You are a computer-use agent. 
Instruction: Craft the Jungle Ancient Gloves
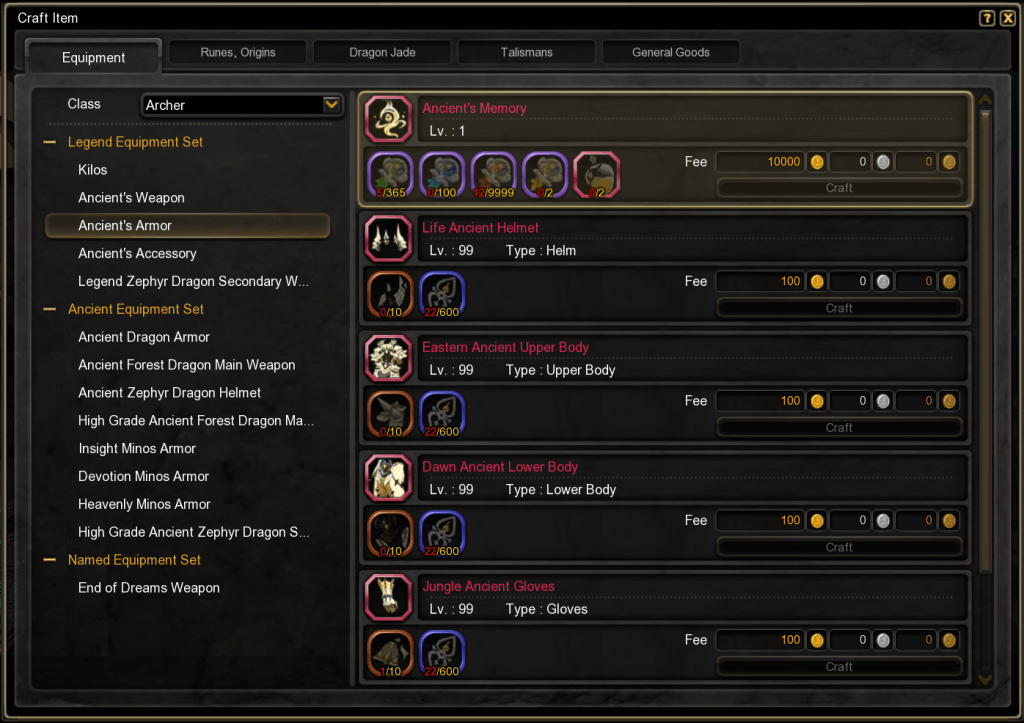(x=838, y=667)
